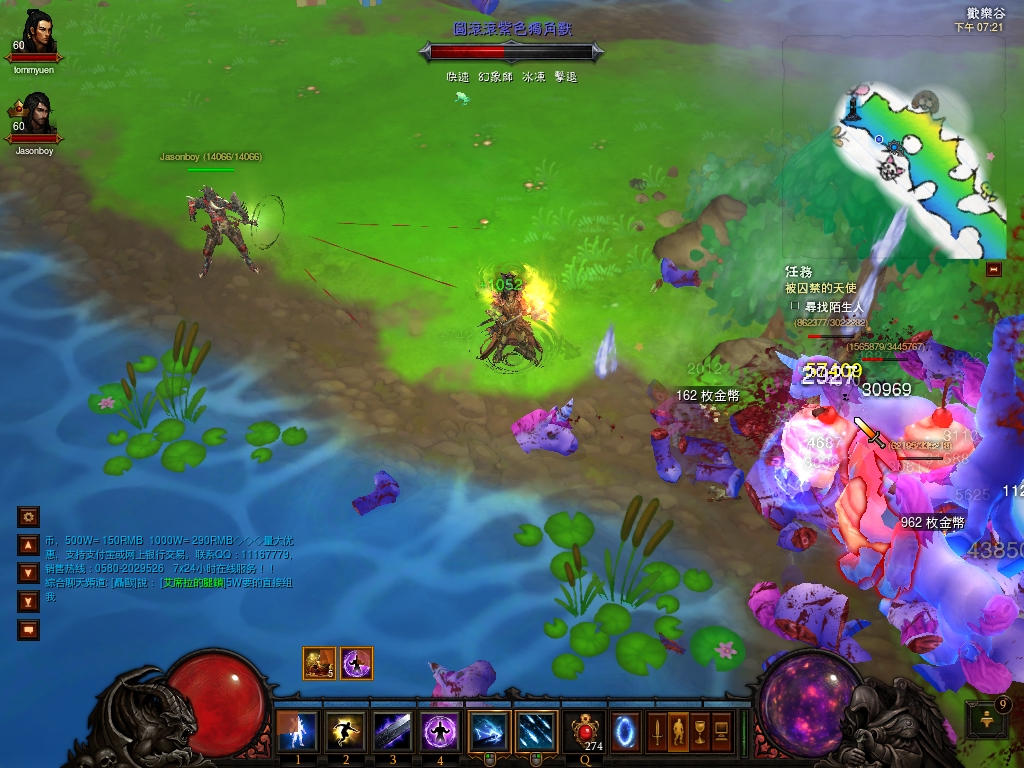This screenshot has width=1024, height=768.
Task: Jump to the bottom of chat
Action: coord(28,601)
